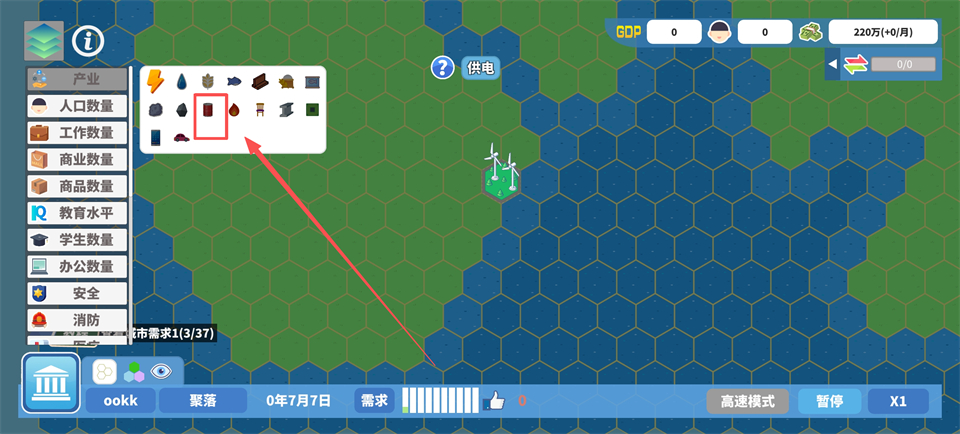Image resolution: width=960 pixels, height=434 pixels.
Task: Click the wooden chair furniture icon
Action: pos(259,109)
